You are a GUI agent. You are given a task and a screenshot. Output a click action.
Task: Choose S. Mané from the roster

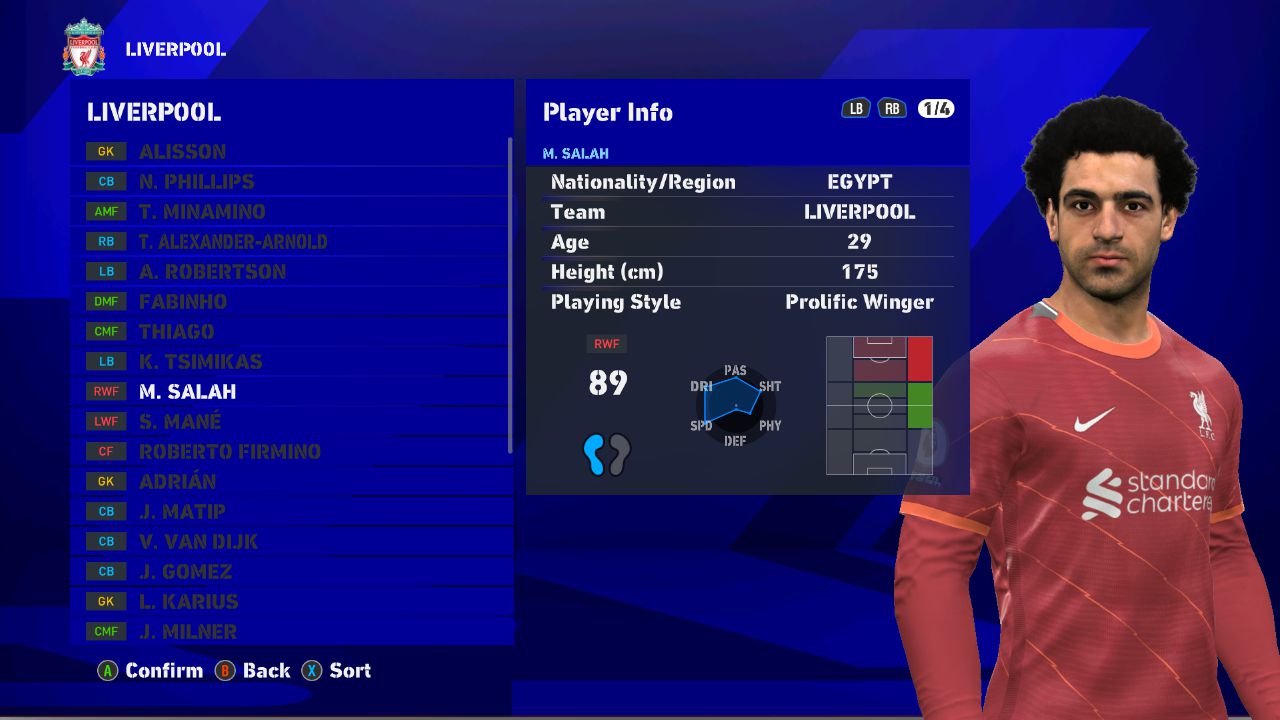[180, 422]
